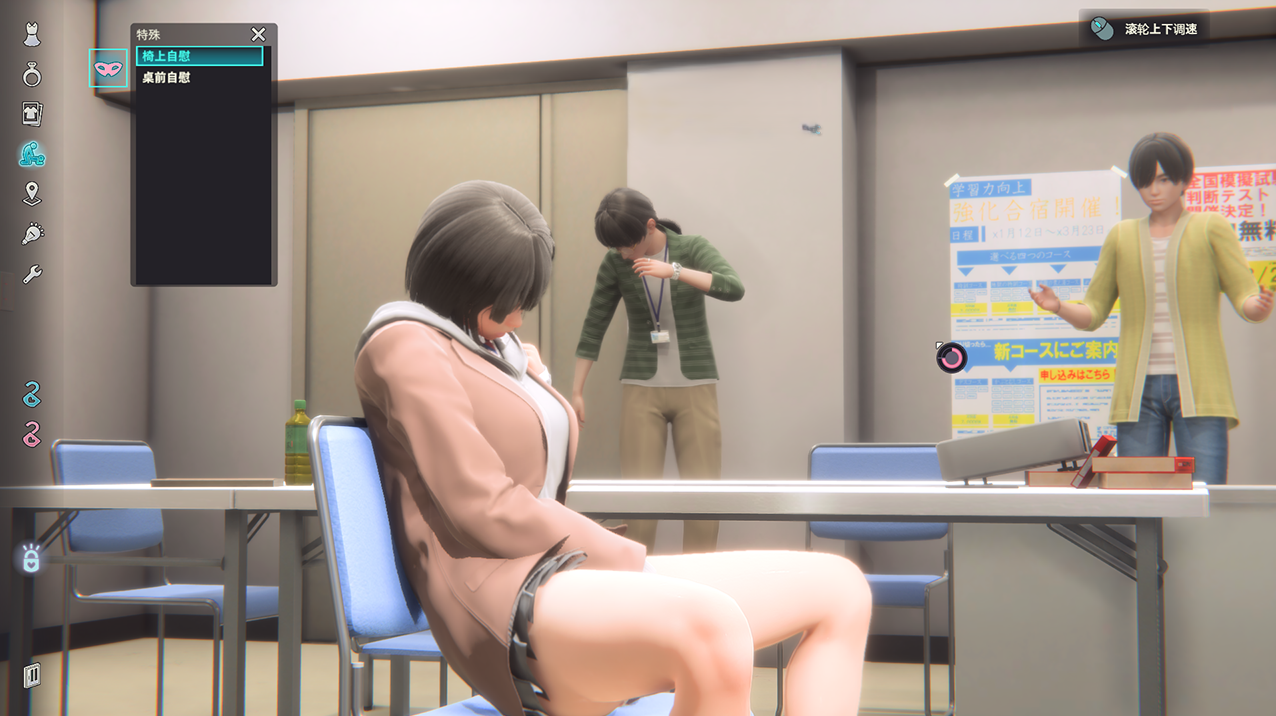
Task: Open the outfit cards menu
Action: coord(32,113)
